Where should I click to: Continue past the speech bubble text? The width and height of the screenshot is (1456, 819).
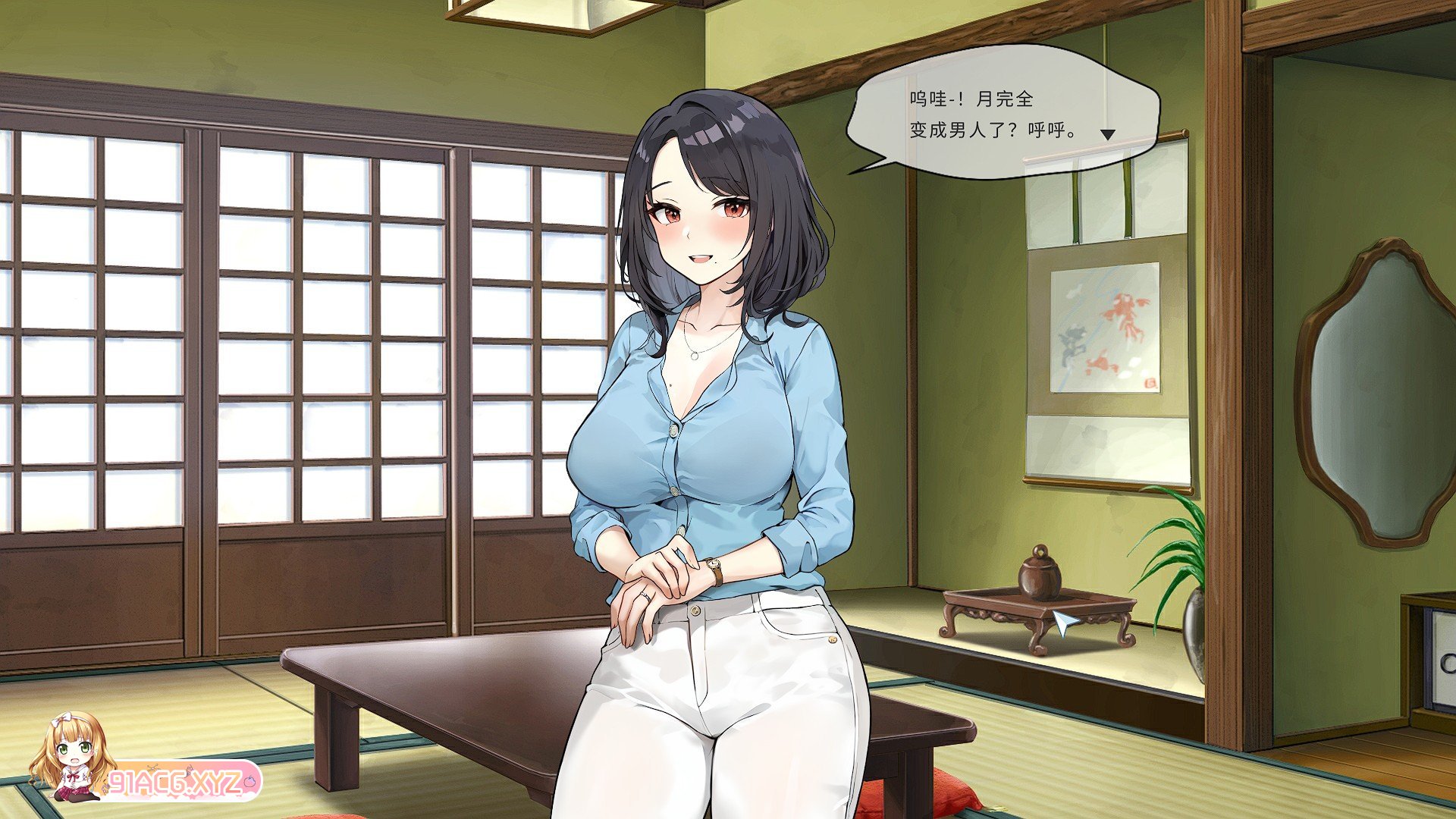pos(1001,114)
